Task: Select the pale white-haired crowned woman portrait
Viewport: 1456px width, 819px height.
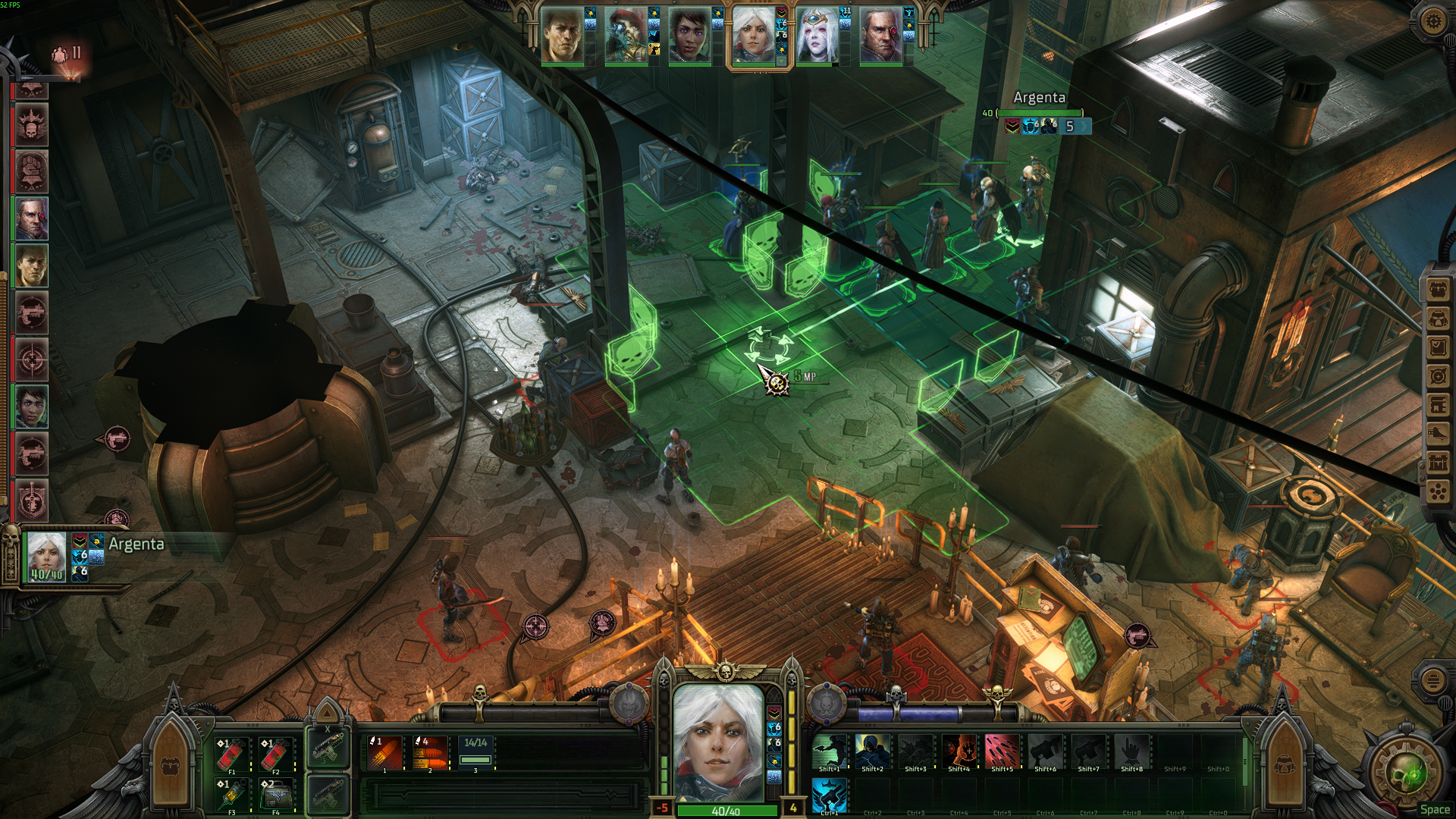Action: (x=817, y=36)
